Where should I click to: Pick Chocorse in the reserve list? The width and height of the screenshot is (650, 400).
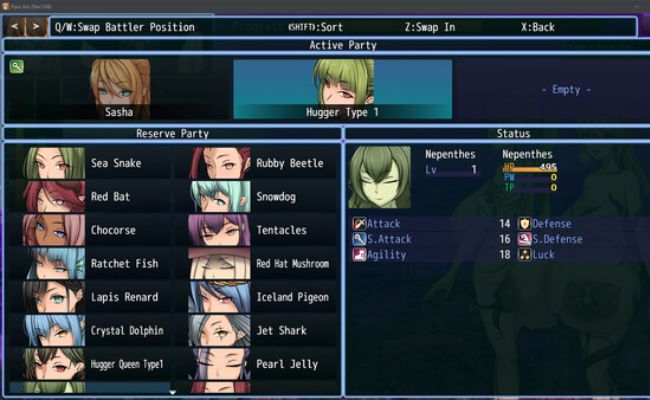(92, 230)
